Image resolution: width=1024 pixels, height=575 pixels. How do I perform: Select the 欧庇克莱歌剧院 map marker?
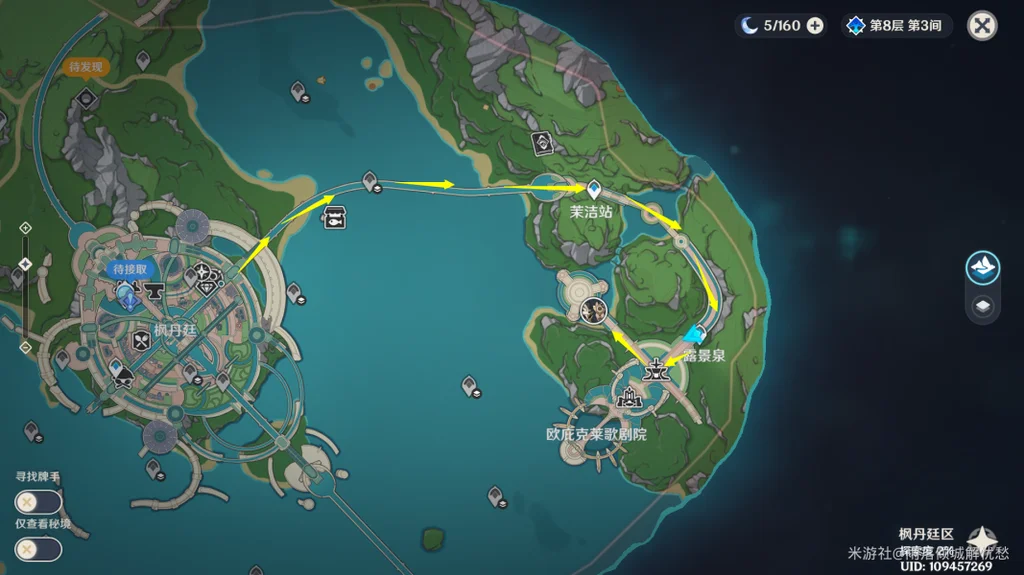pos(629,399)
